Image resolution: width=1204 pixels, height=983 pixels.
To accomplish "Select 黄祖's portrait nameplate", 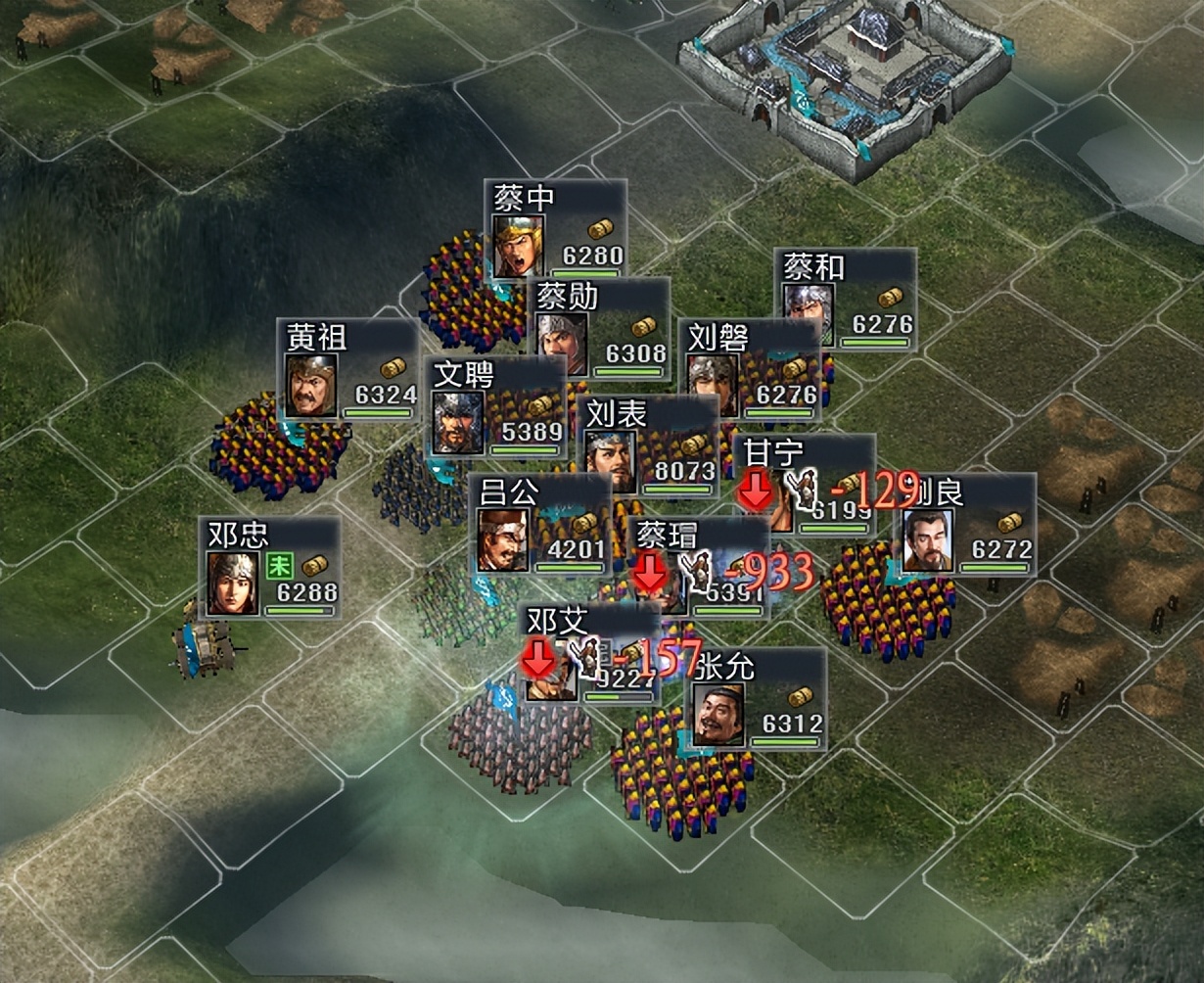I will (x=347, y=369).
